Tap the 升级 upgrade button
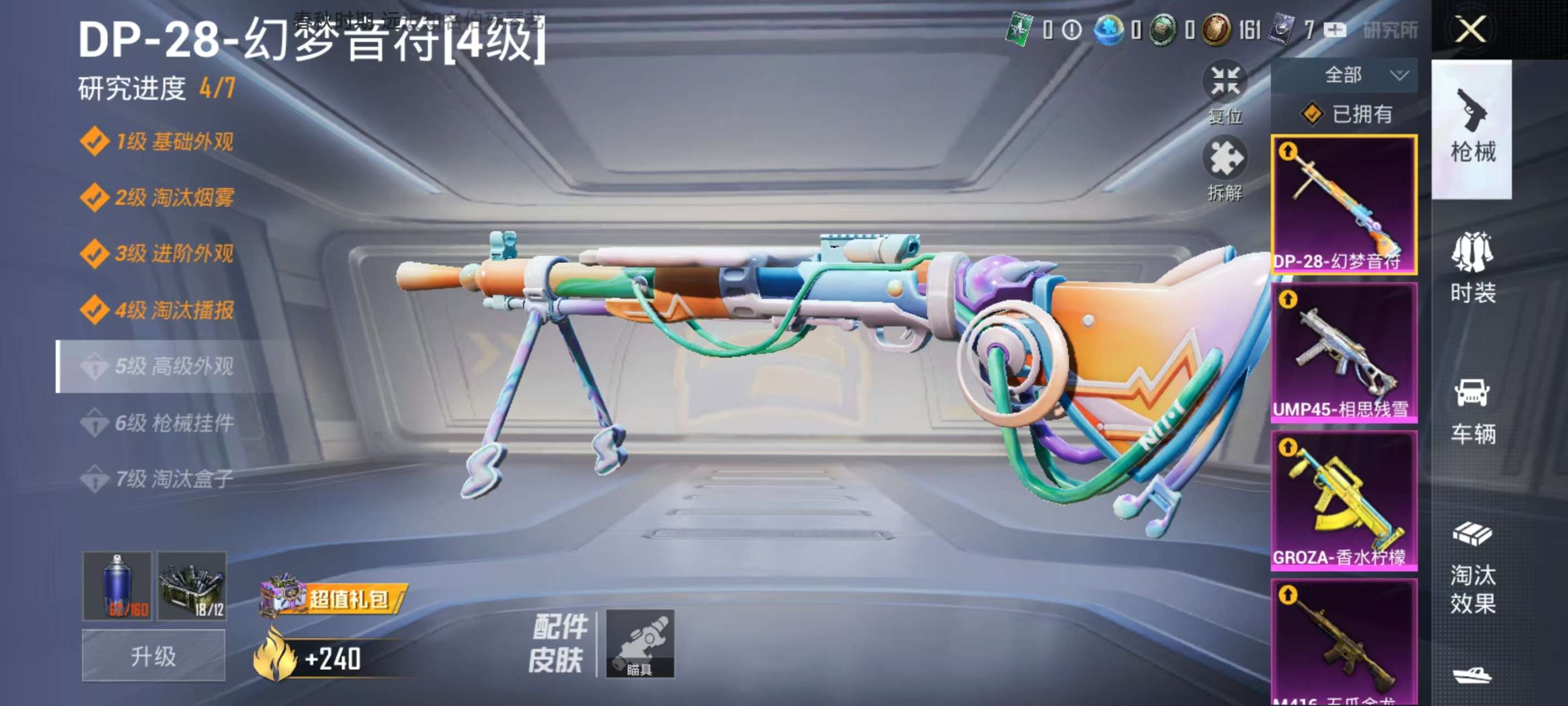This screenshot has width=1568, height=706. [153, 655]
